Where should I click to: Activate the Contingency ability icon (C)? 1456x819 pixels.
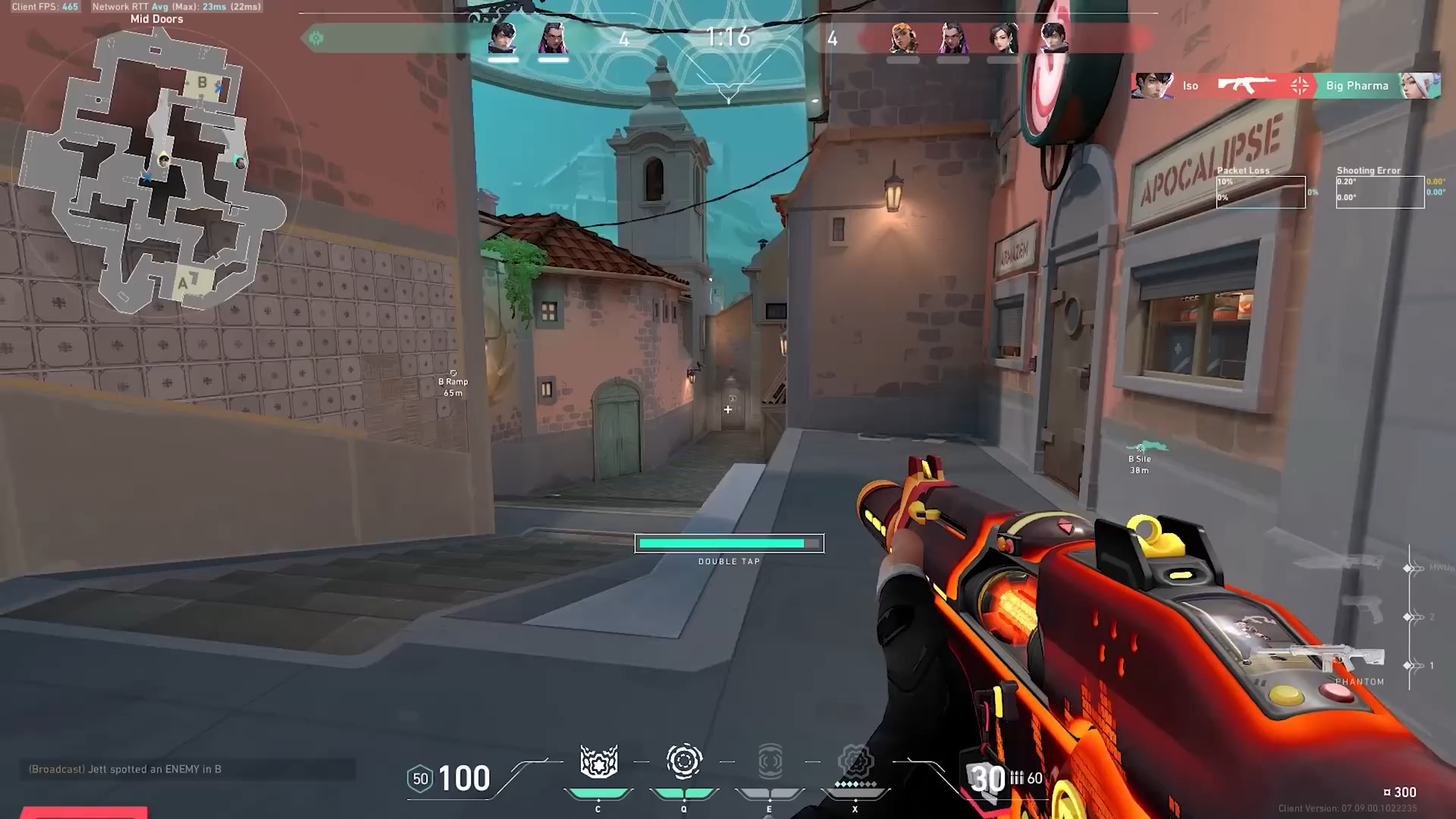(598, 762)
